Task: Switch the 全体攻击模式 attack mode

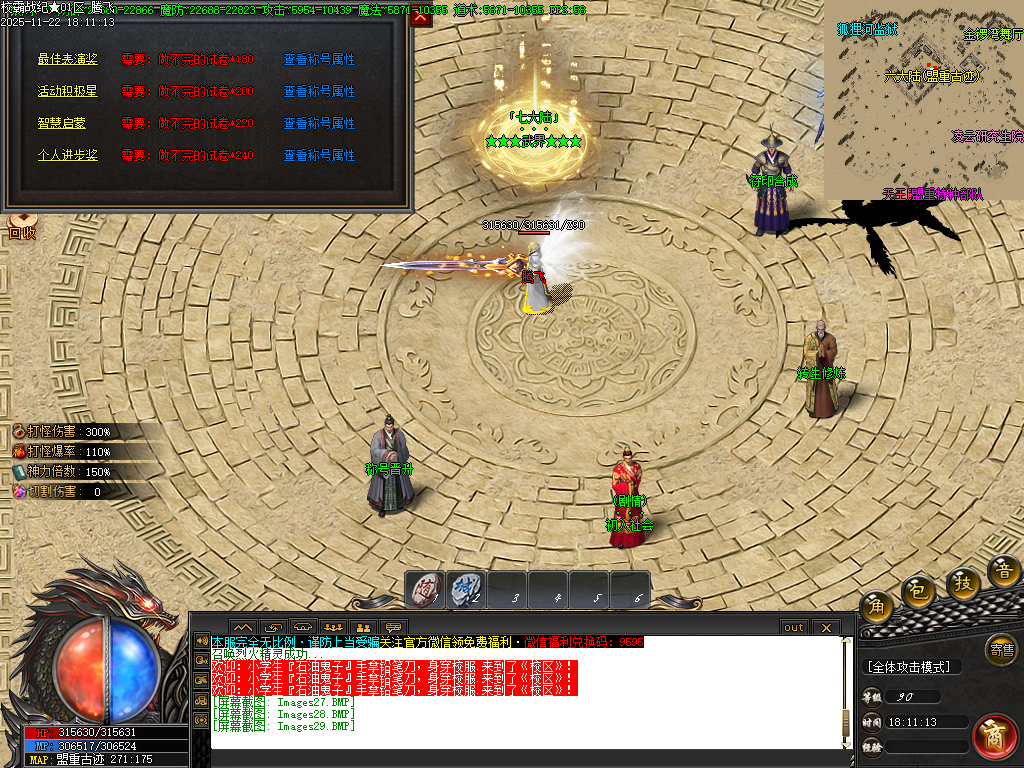Action: point(911,667)
